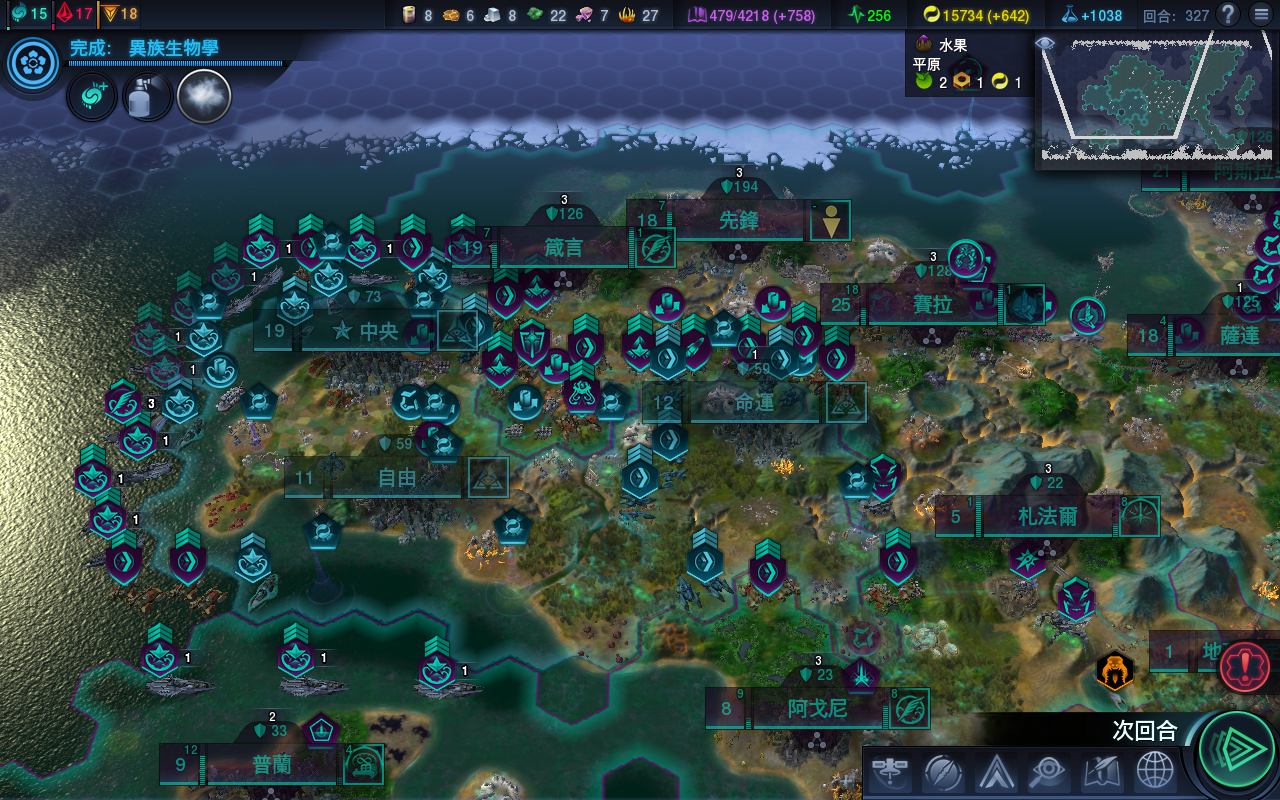
Task: Open the main menu hamburger button
Action: tap(1256, 15)
